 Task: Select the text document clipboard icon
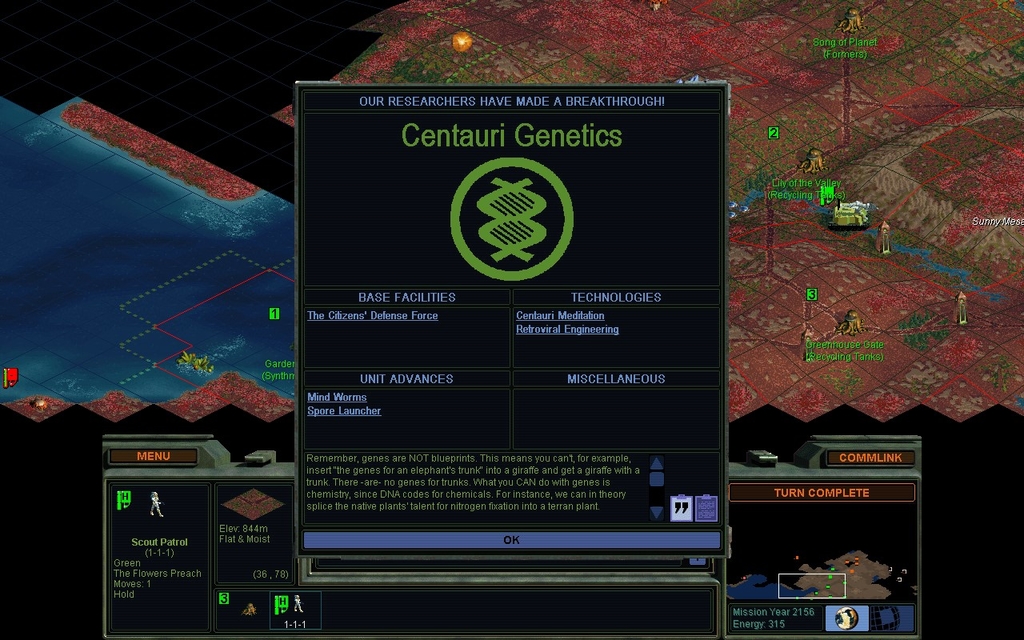[x=706, y=508]
